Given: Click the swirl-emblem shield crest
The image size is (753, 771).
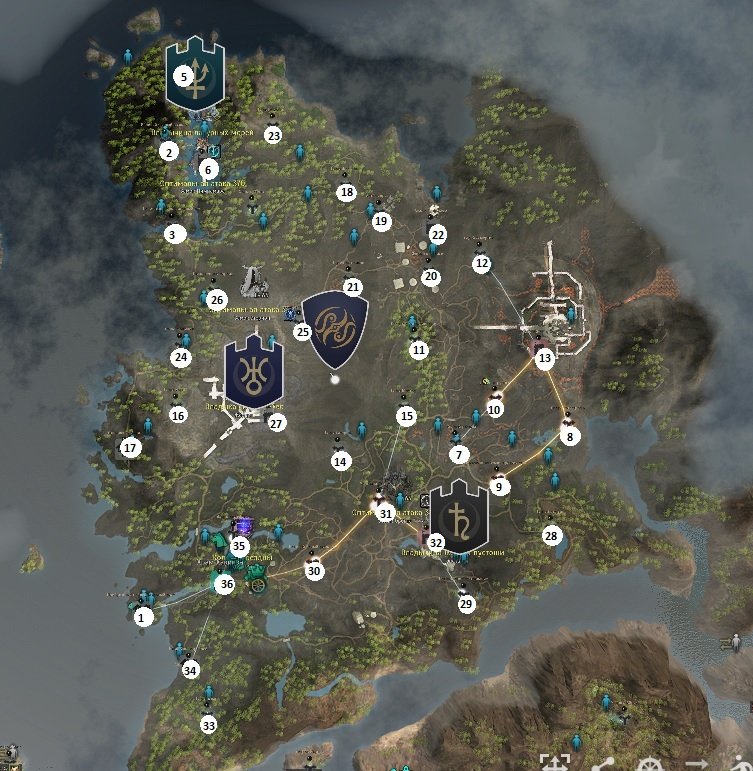Looking at the screenshot, I should pos(334,330).
